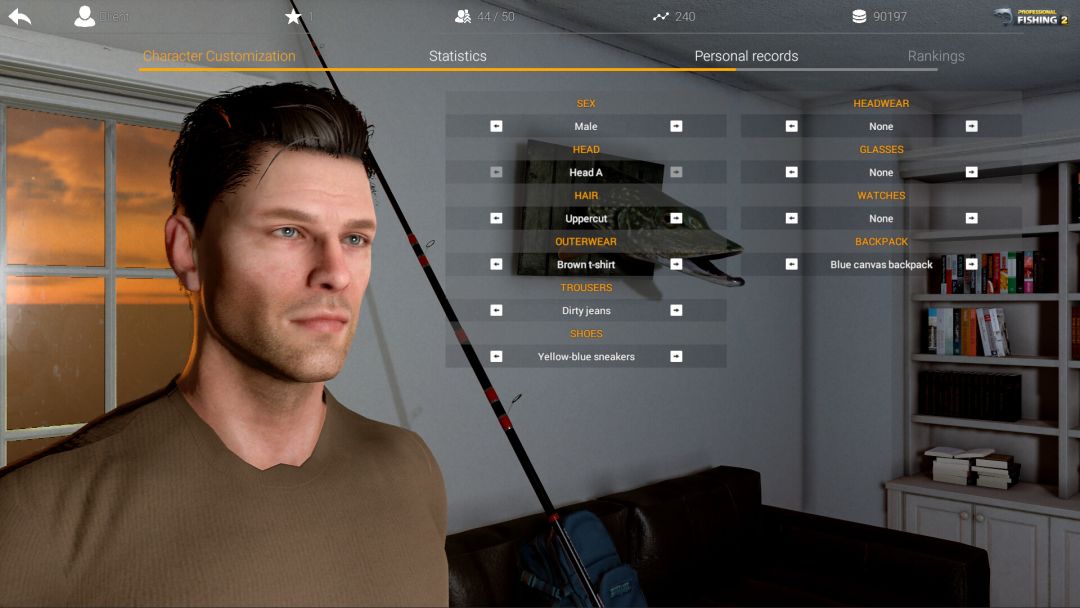Select the Character Customization tab
1080x608 pixels.
pos(219,56)
